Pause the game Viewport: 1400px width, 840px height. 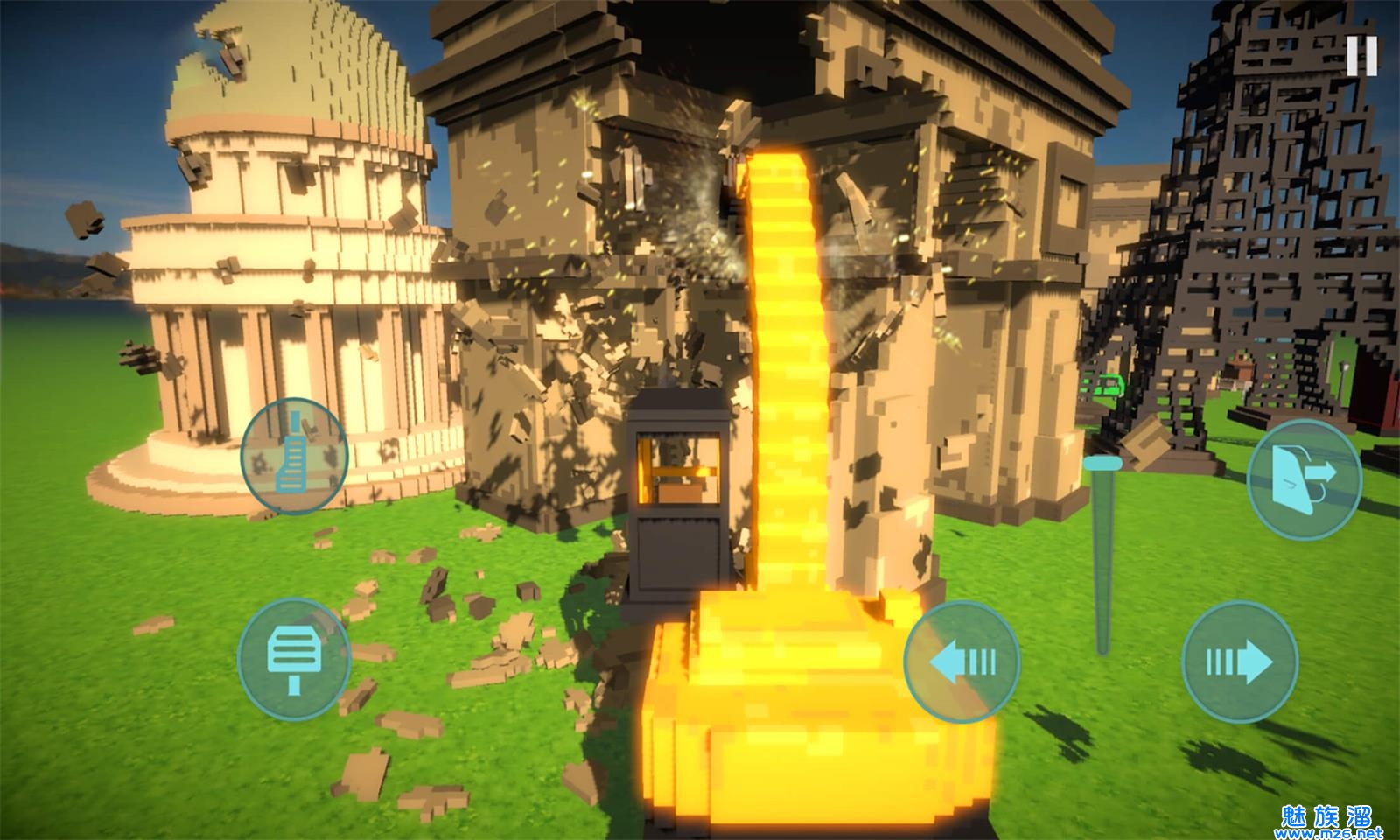[1361, 55]
